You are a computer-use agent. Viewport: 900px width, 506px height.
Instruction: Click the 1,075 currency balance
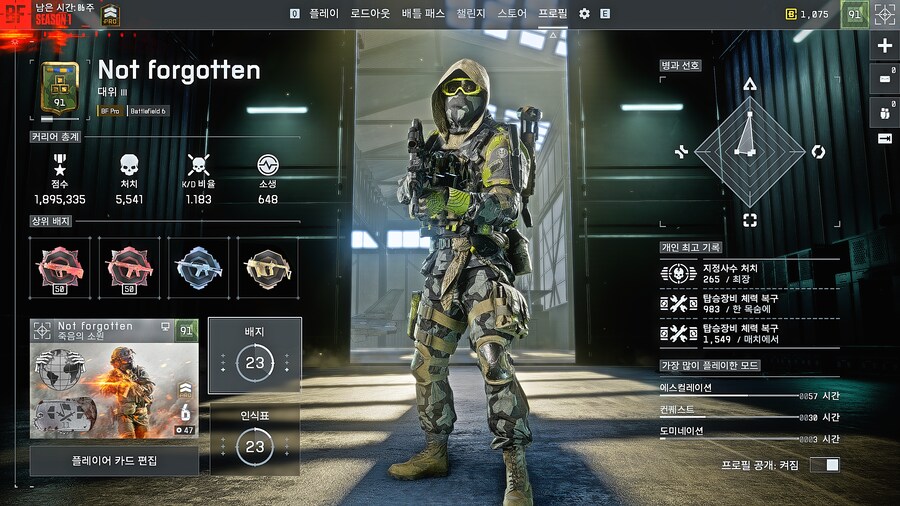[x=806, y=14]
